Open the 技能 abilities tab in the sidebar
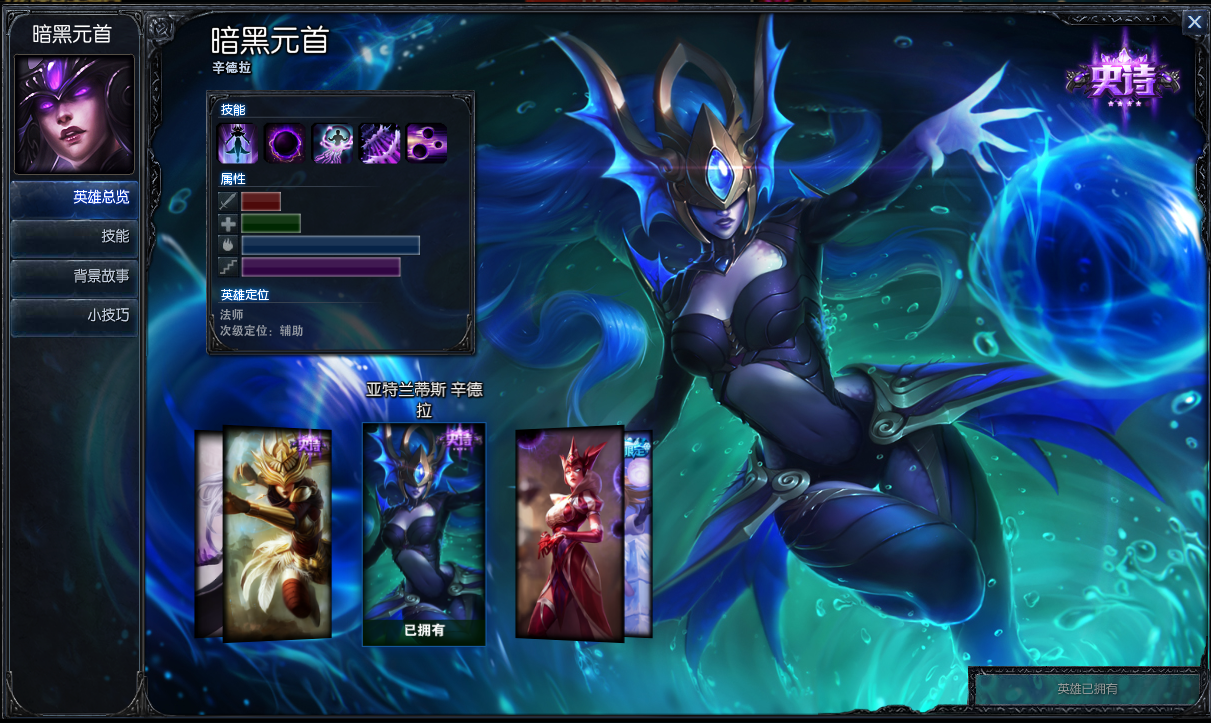 coord(75,237)
